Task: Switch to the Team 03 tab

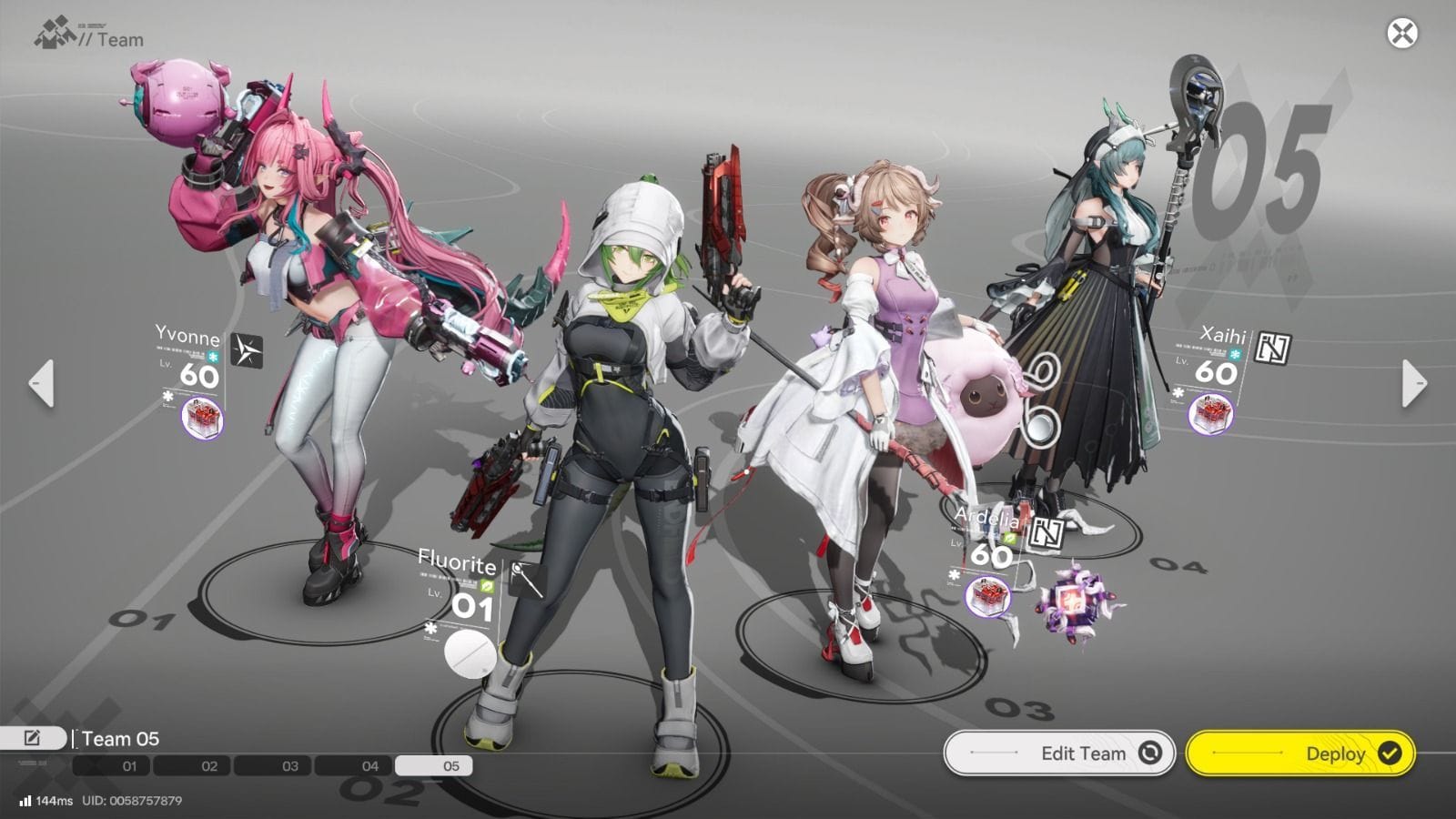Action: tap(288, 766)
